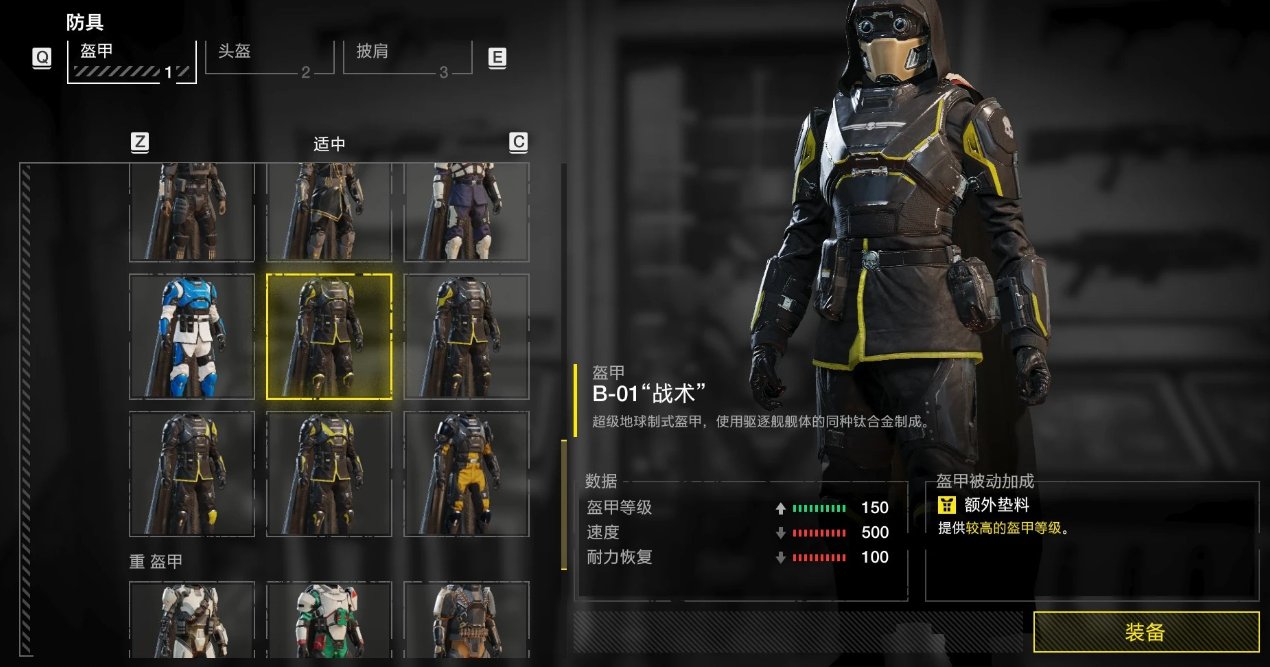Image resolution: width=1270 pixels, height=667 pixels.
Task: Equip armor with the 装备 button
Action: pyautogui.click(x=1145, y=632)
